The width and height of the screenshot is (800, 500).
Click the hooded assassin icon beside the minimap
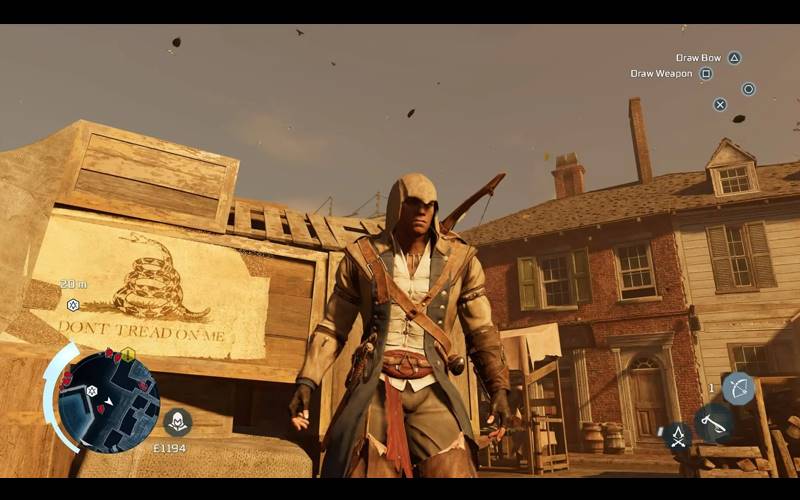(177, 422)
